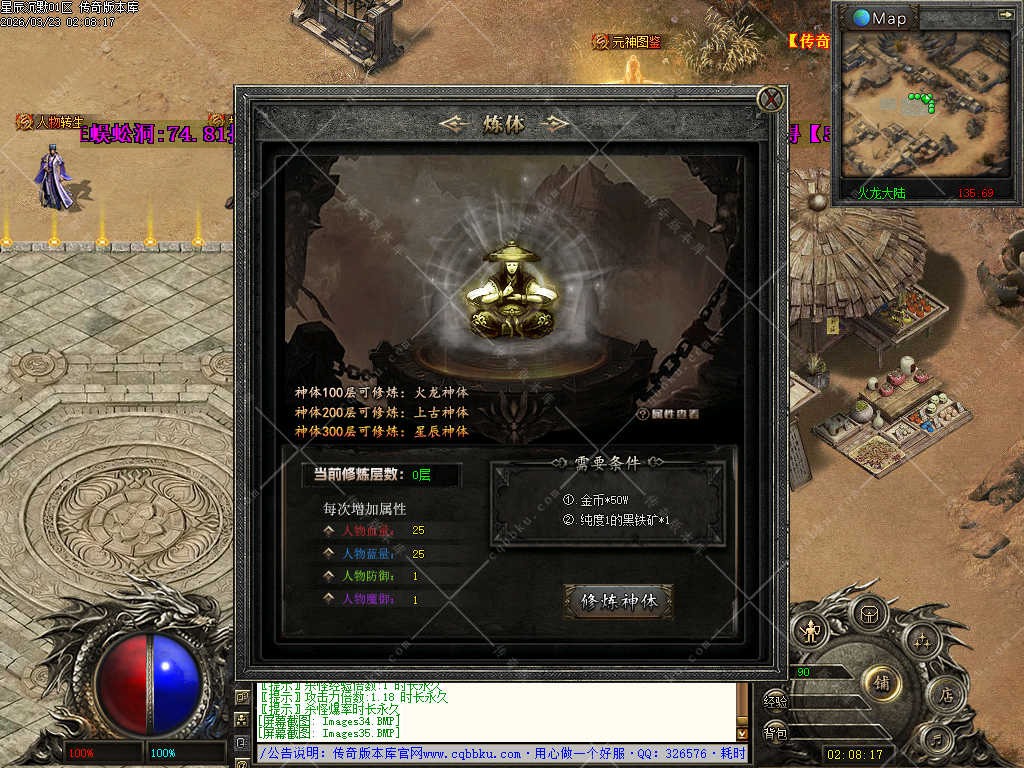
Task: Open the 属性查看 attribute view link
Action: coord(668,413)
